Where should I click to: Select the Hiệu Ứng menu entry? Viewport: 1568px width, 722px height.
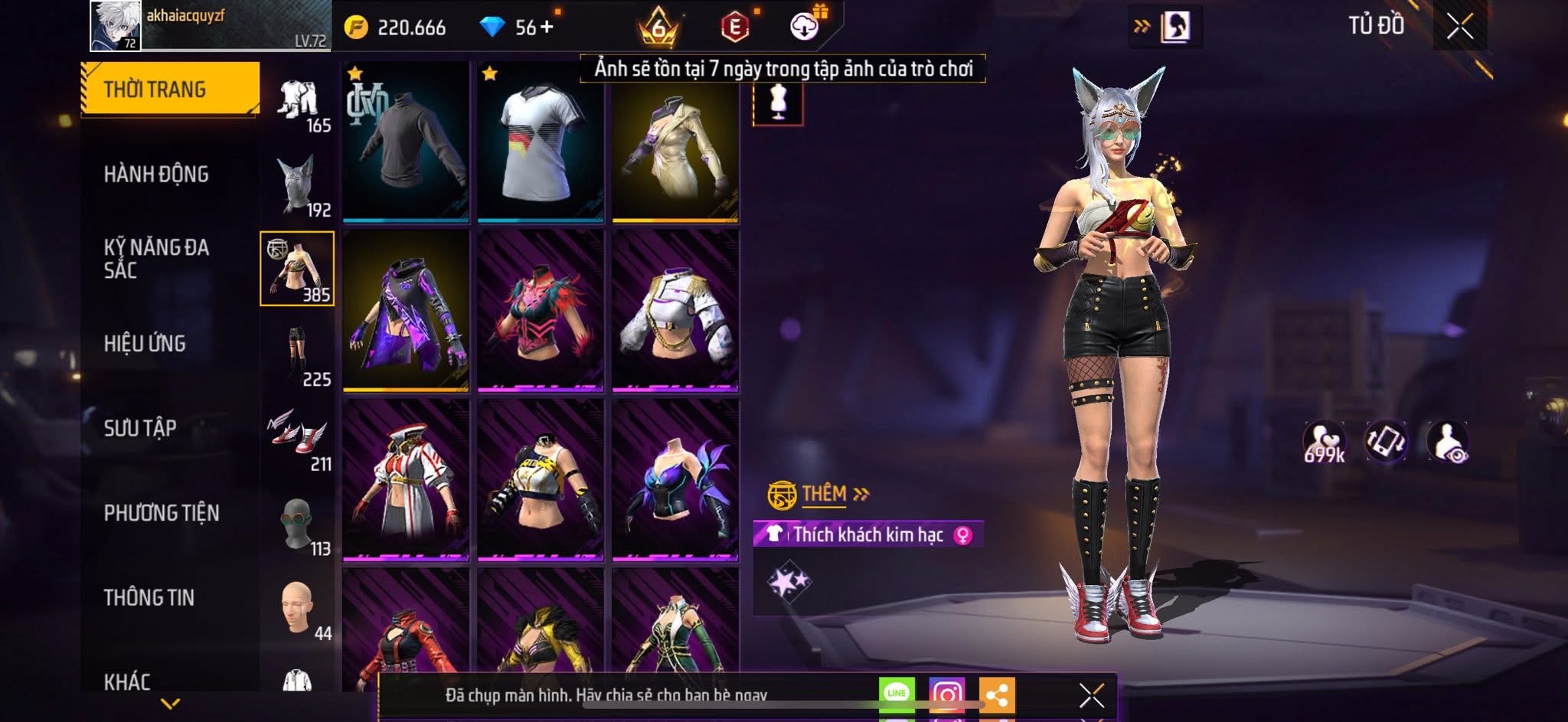pos(145,344)
